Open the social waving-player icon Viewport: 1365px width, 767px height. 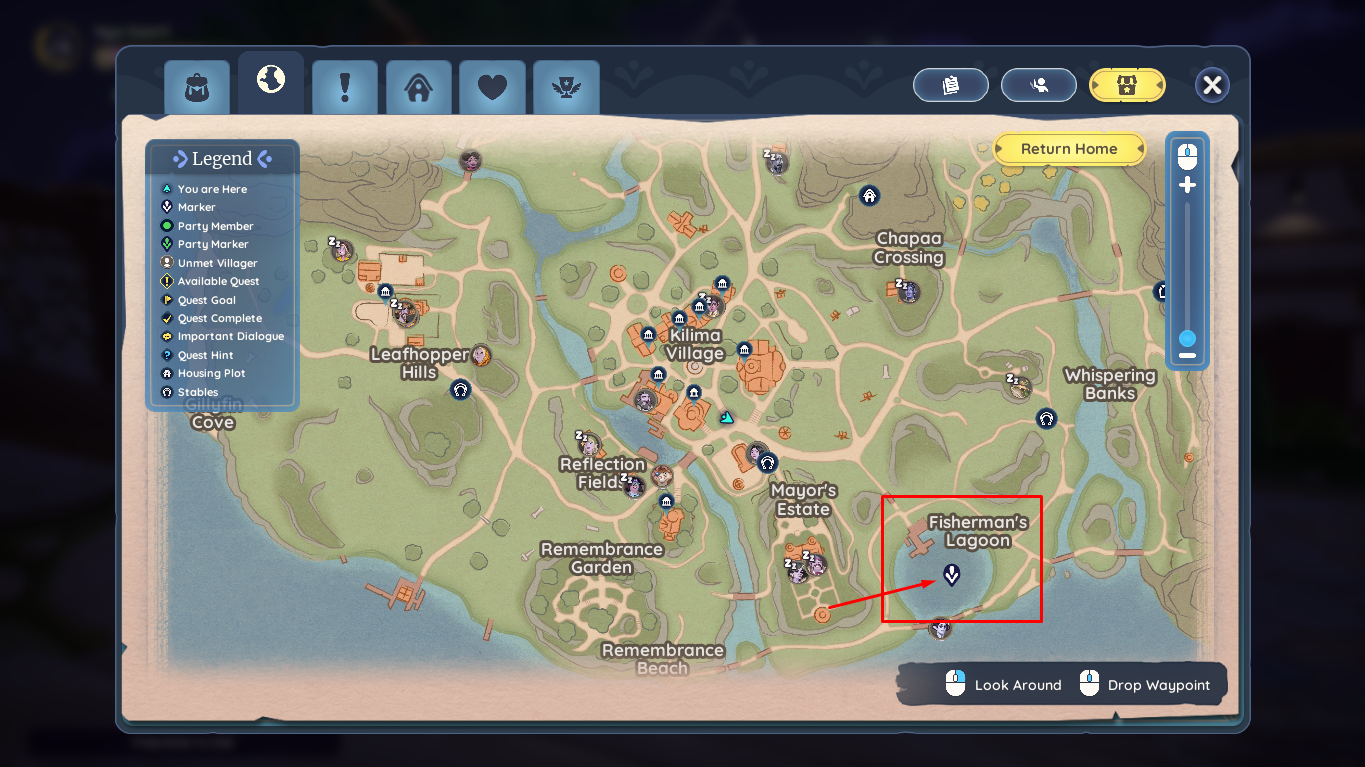point(1038,85)
